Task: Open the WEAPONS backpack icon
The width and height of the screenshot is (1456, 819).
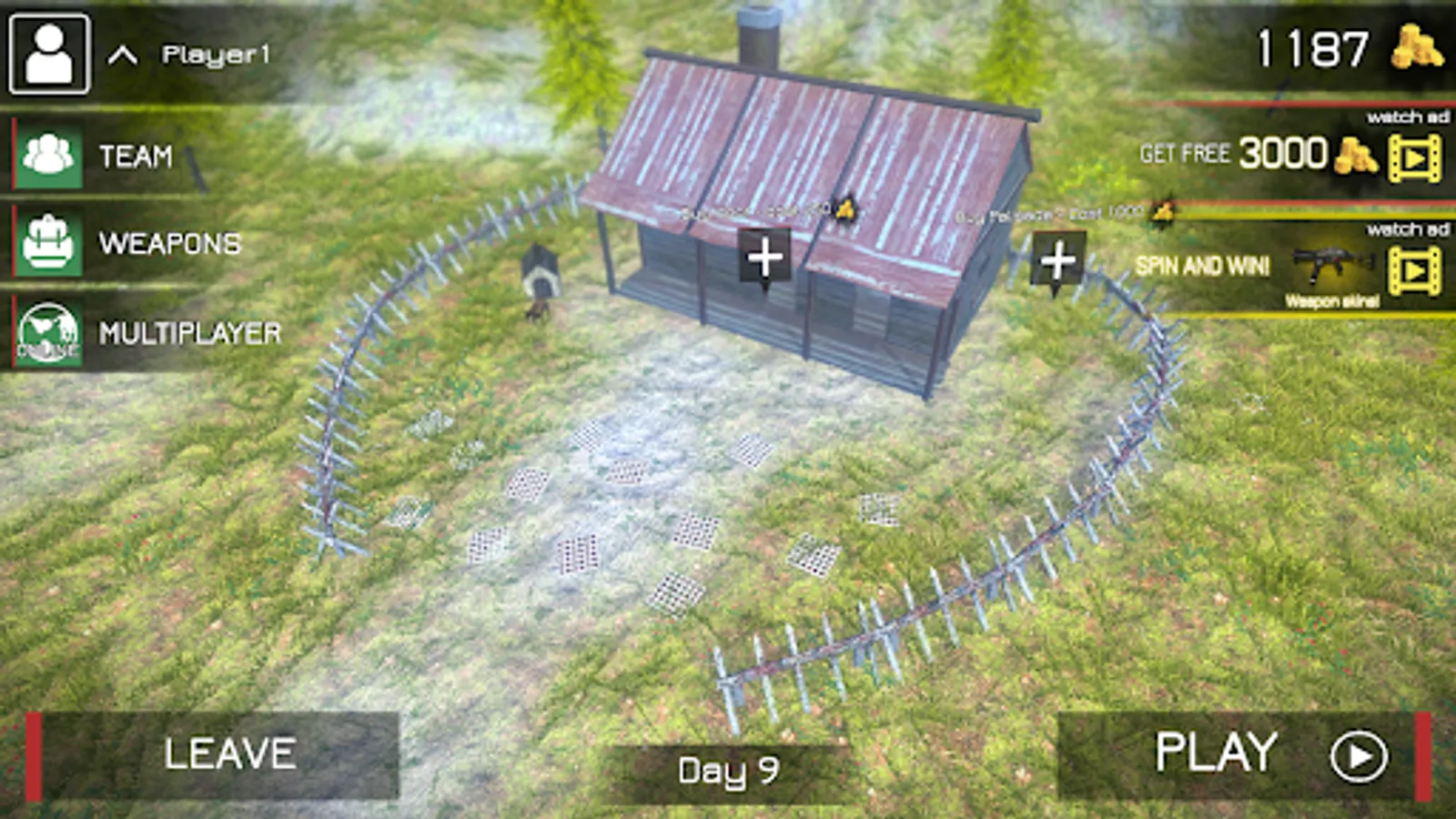Action: pos(49,244)
